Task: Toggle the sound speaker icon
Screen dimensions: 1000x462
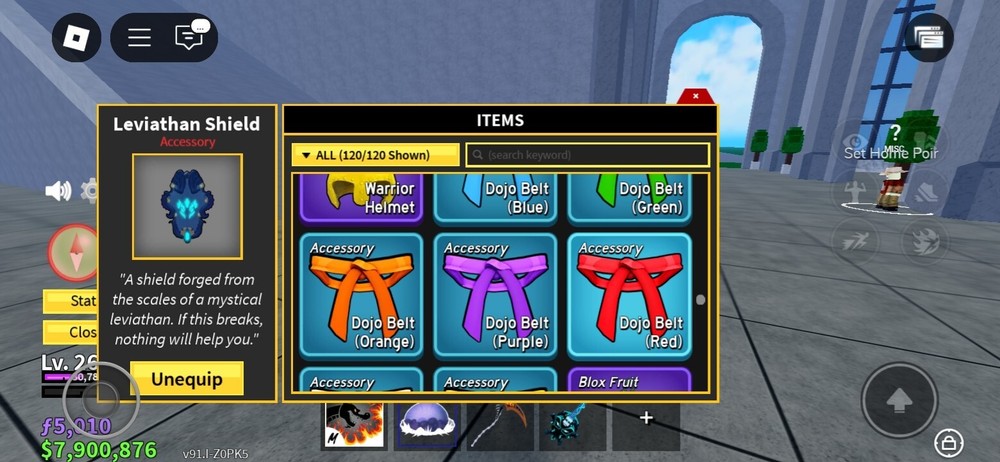Action: 58,191
